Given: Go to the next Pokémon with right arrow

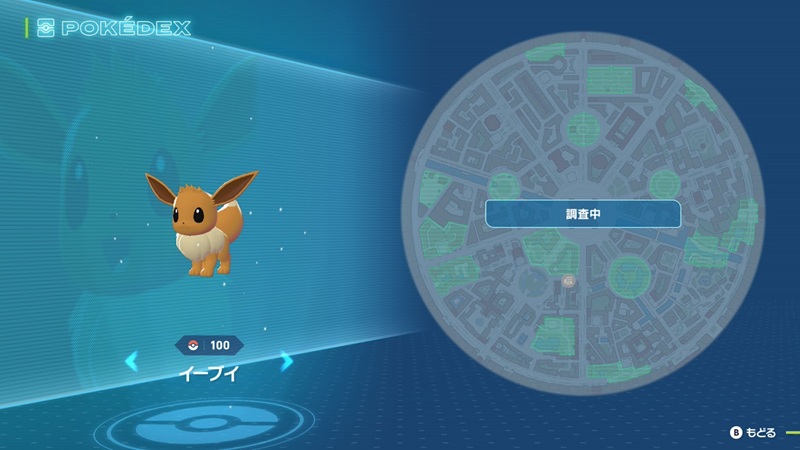Looking at the screenshot, I should coord(287,361).
